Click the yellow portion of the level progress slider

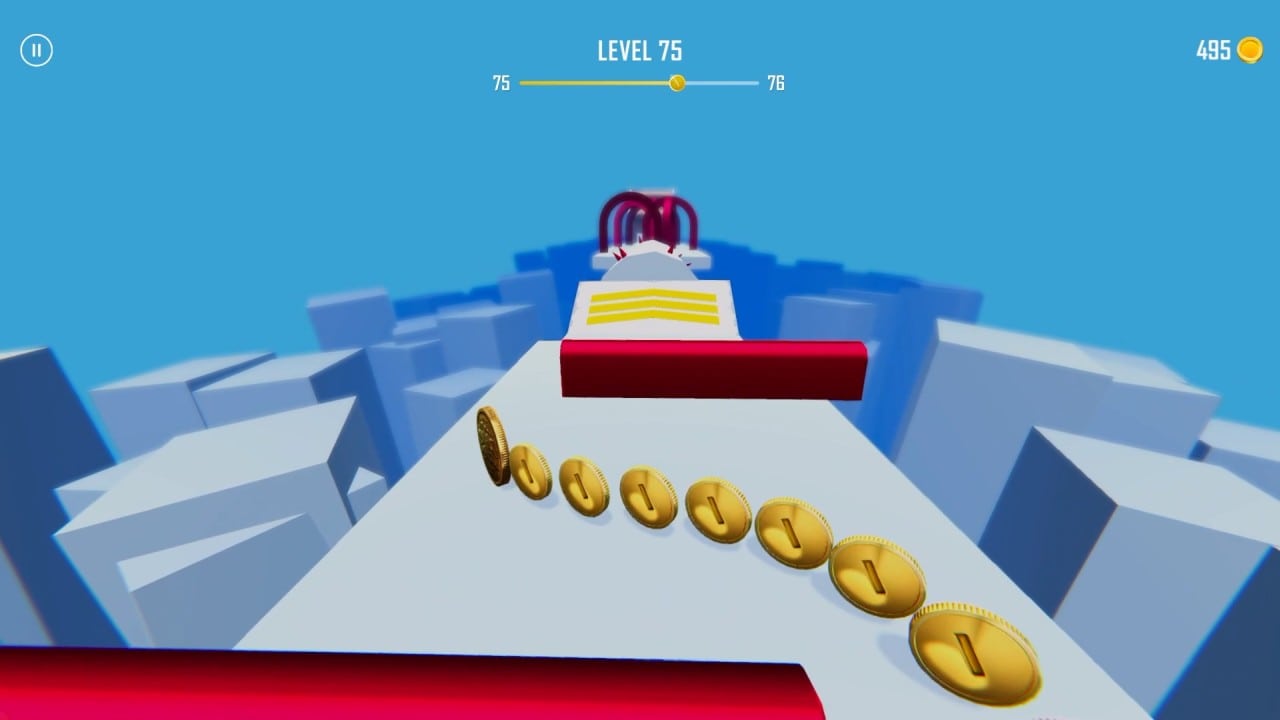click(x=590, y=82)
